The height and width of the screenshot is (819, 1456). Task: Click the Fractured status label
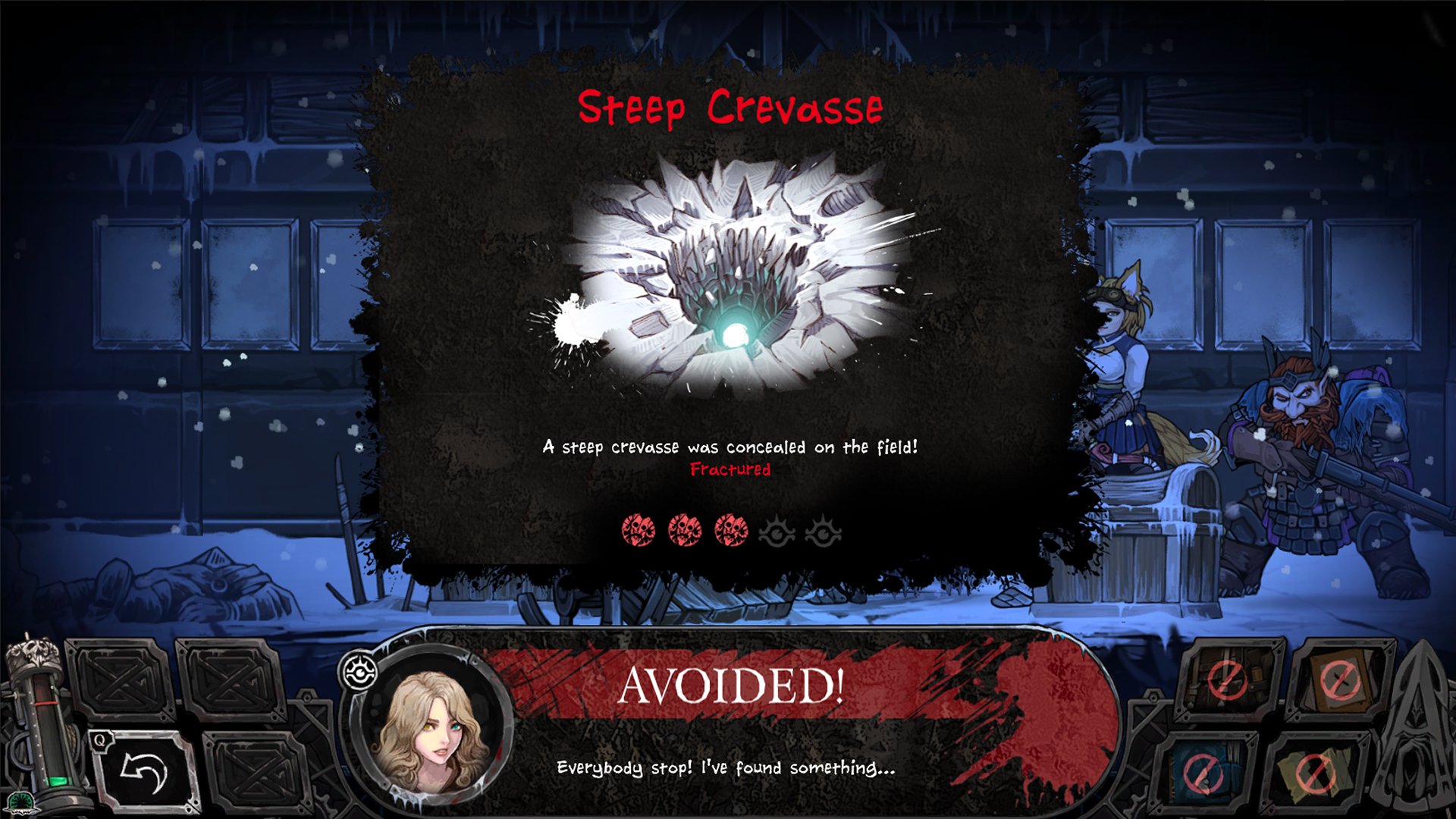pos(730,469)
